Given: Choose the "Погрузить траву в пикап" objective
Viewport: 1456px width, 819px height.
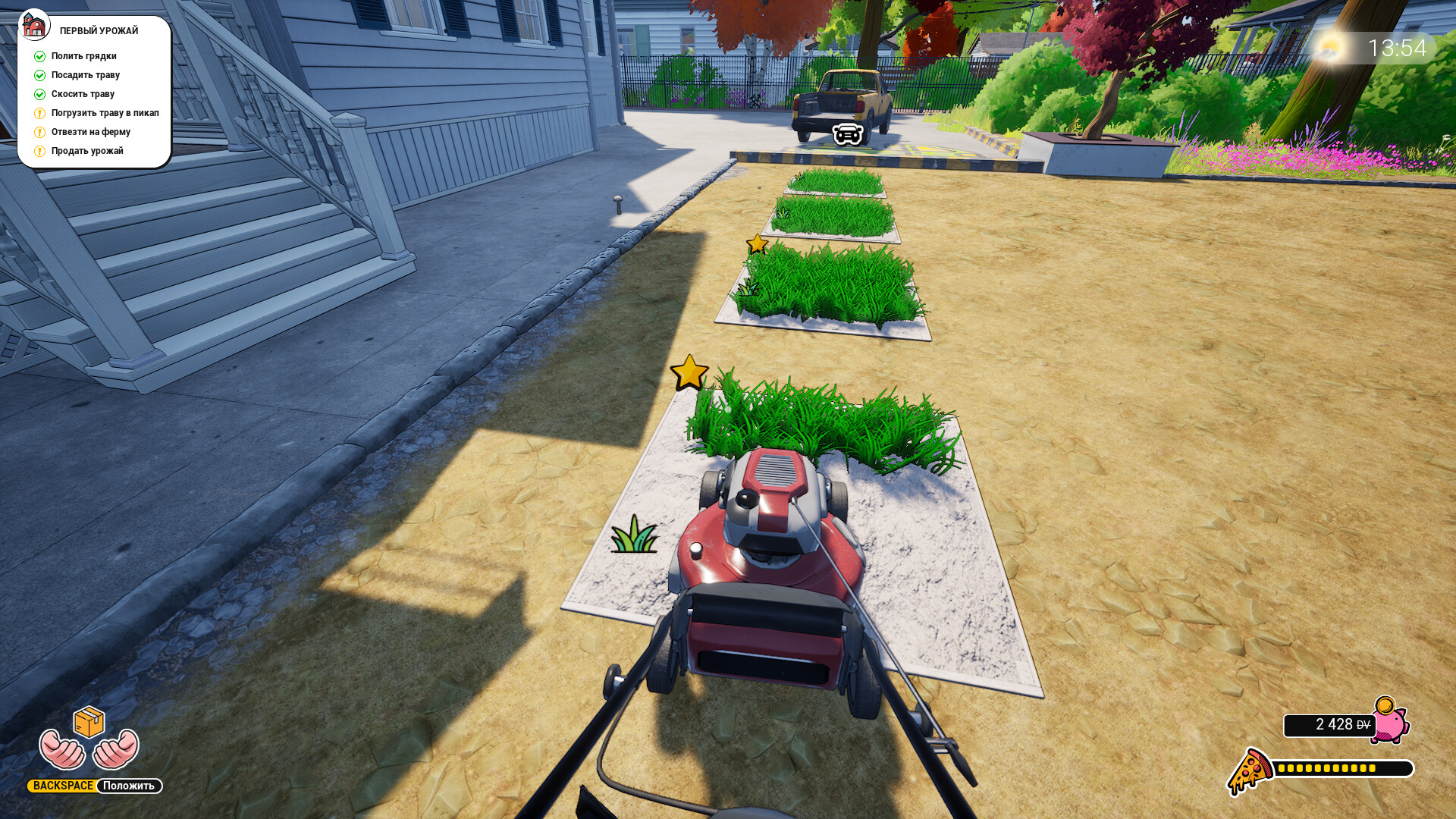Looking at the screenshot, I should click(105, 113).
